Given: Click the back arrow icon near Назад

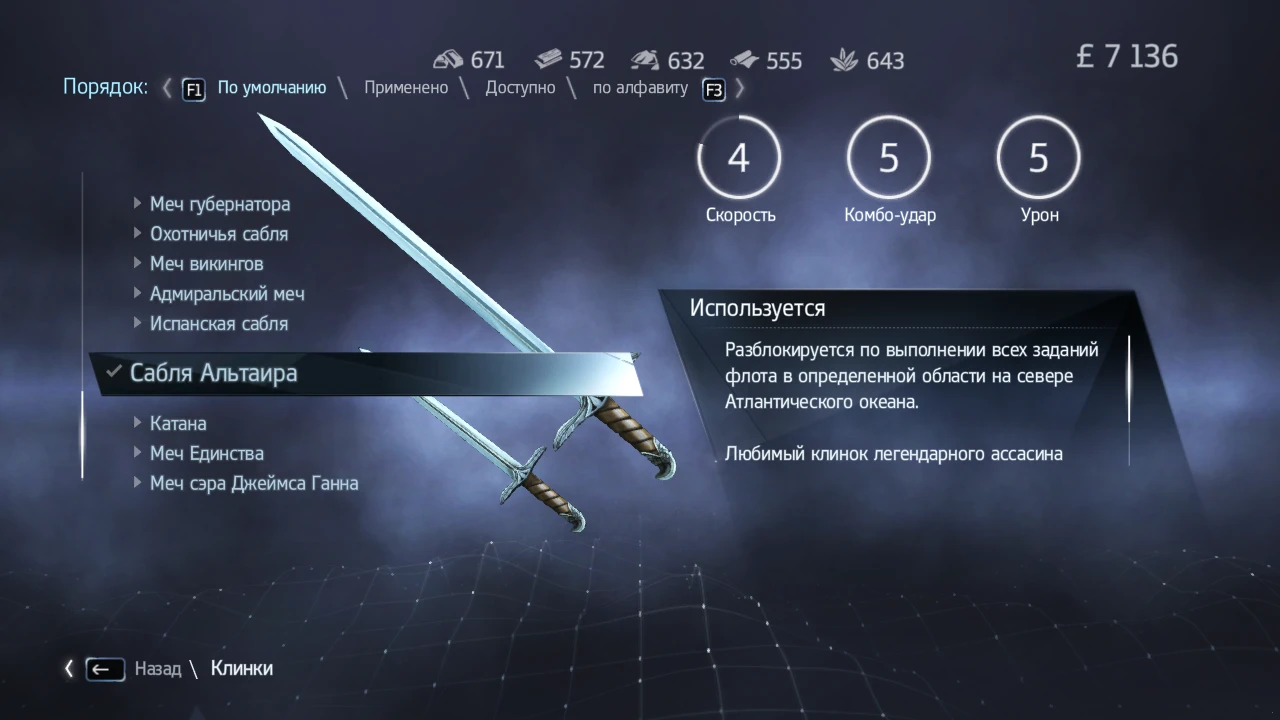Looking at the screenshot, I should click(103, 668).
